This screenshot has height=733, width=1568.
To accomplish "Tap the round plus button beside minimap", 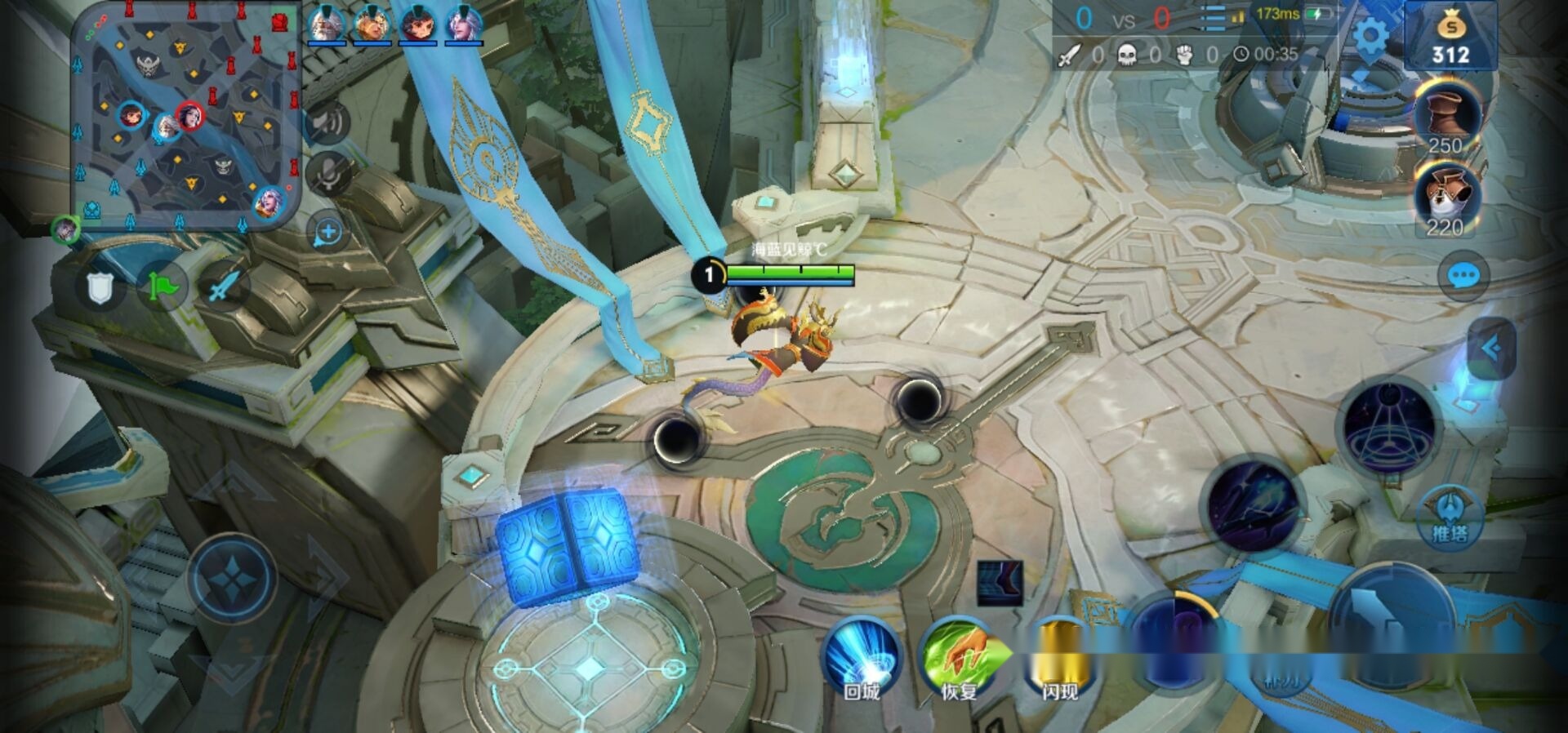I will point(328,233).
